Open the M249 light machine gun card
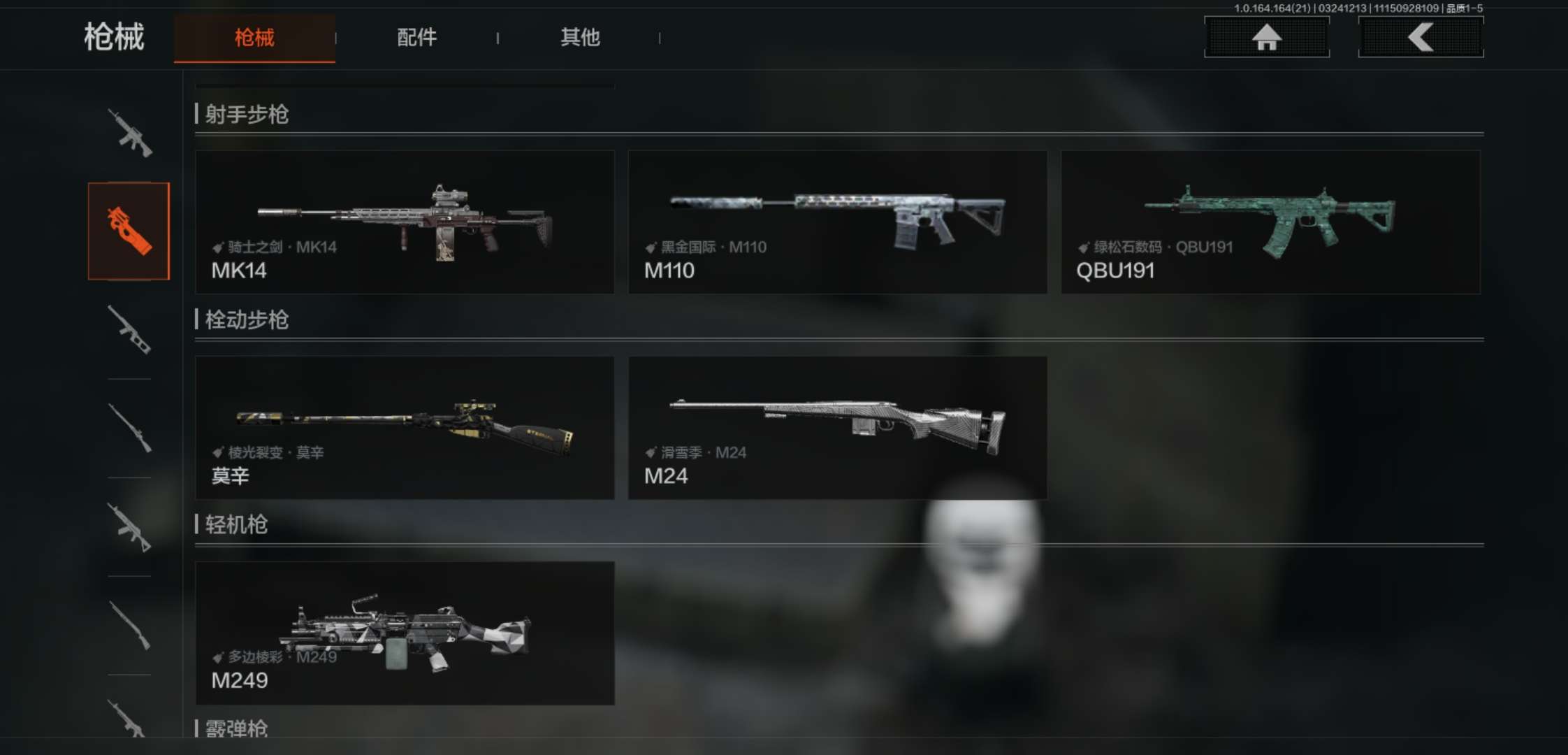Screen dimensions: 1568x755 (405, 633)
